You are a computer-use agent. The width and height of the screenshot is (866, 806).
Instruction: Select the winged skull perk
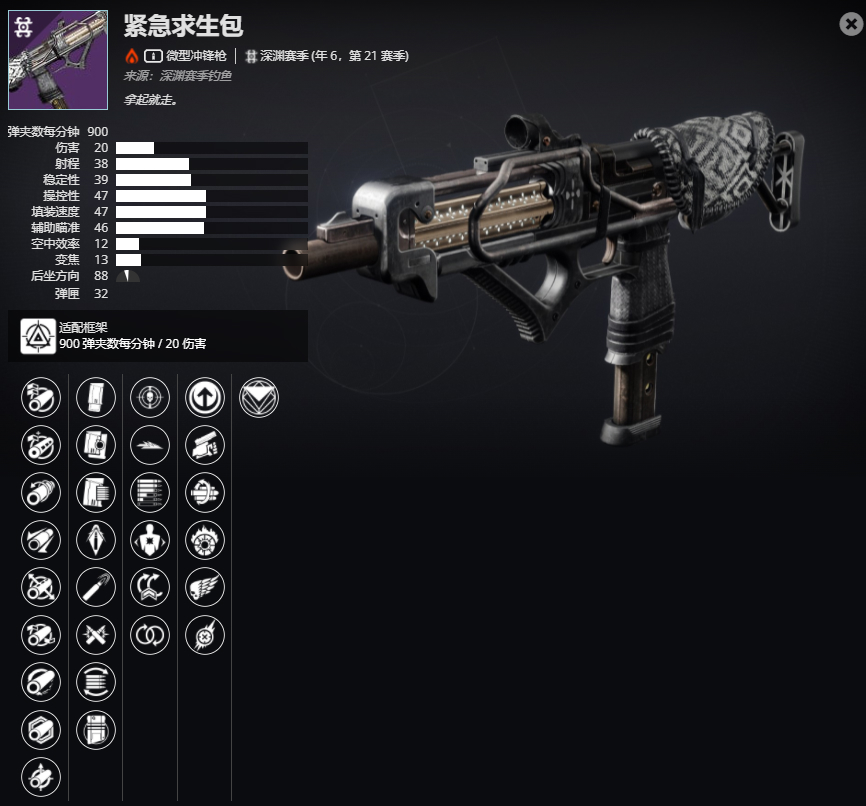pos(205,587)
